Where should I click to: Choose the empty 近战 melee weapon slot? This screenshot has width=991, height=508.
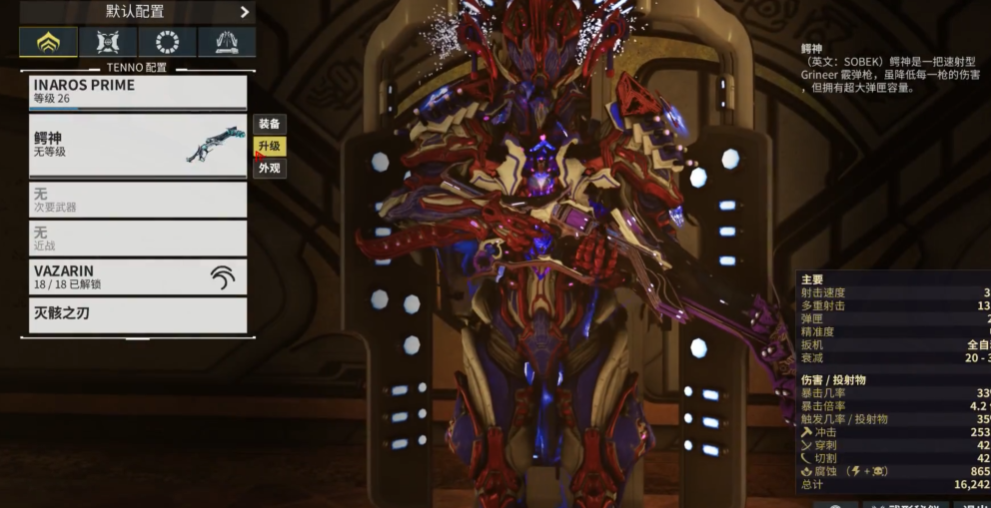pos(138,238)
